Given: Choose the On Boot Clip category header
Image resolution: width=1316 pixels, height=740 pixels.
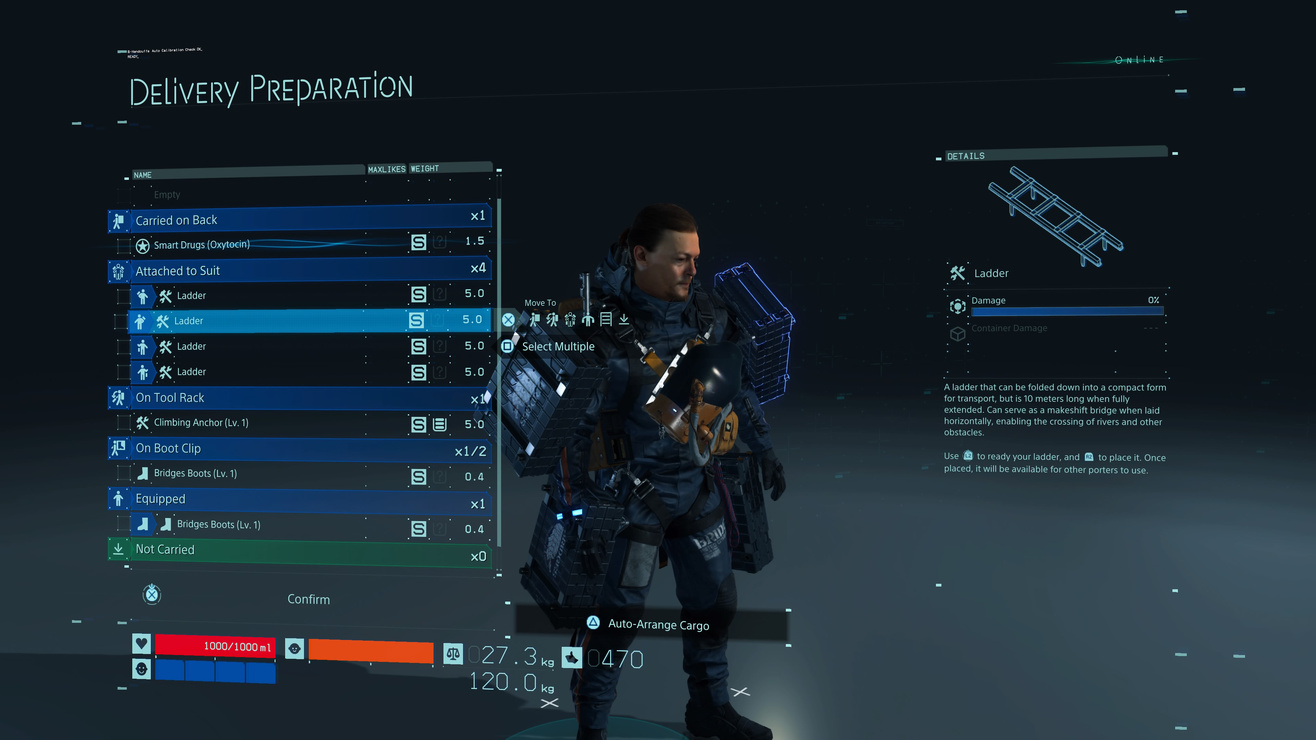Looking at the screenshot, I should click(300, 448).
